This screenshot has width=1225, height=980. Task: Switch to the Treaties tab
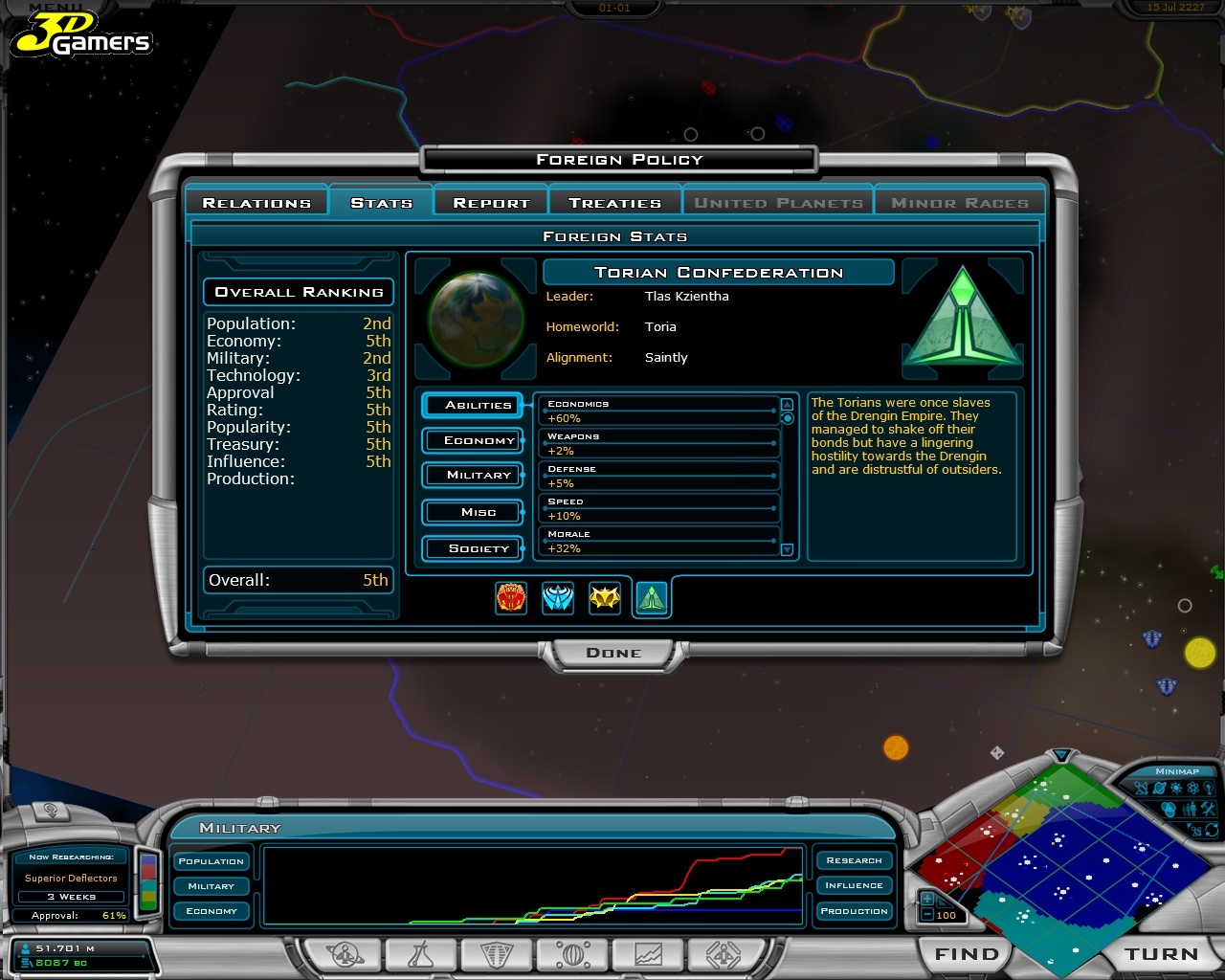[613, 202]
